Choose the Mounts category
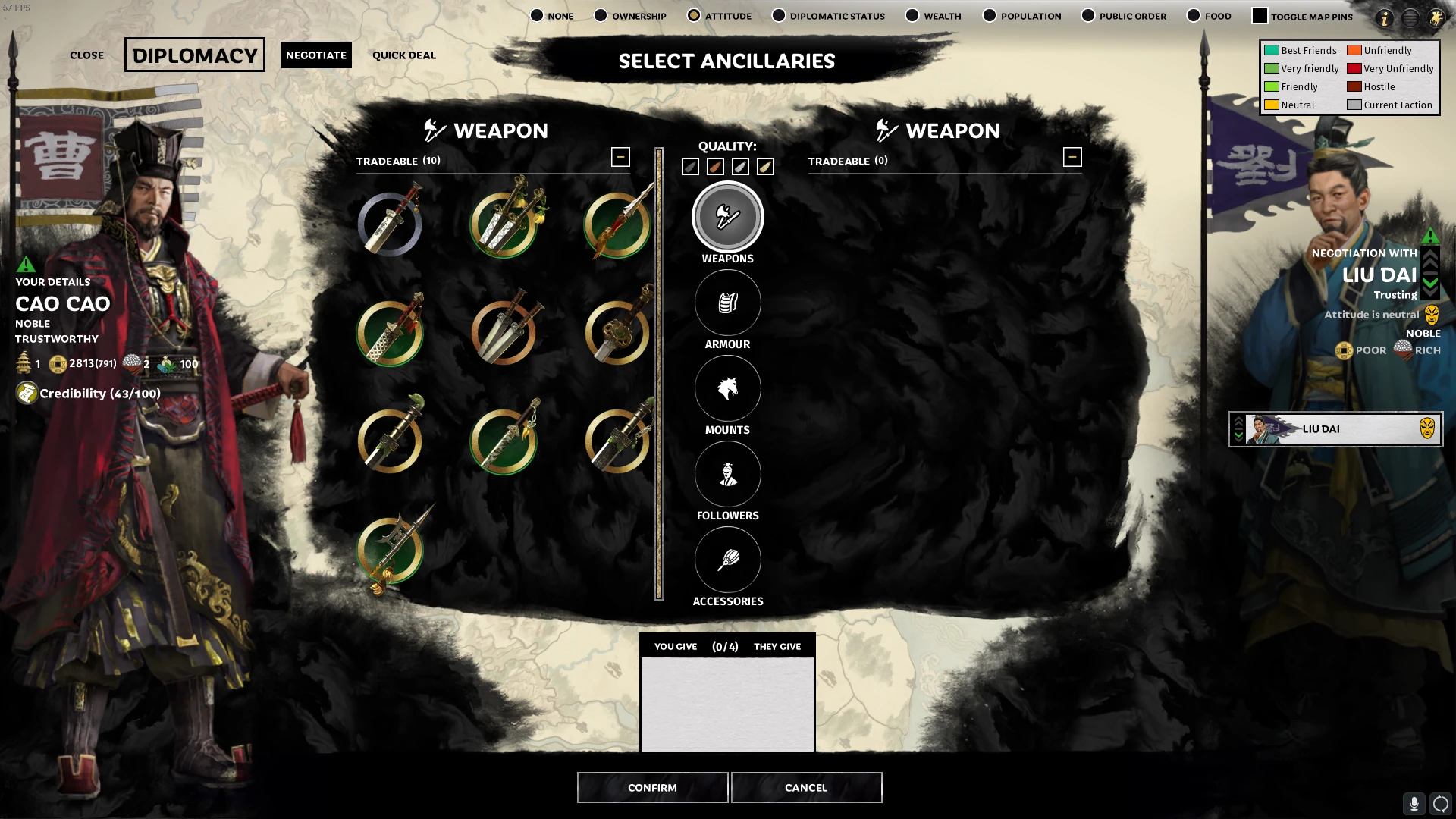 click(727, 389)
